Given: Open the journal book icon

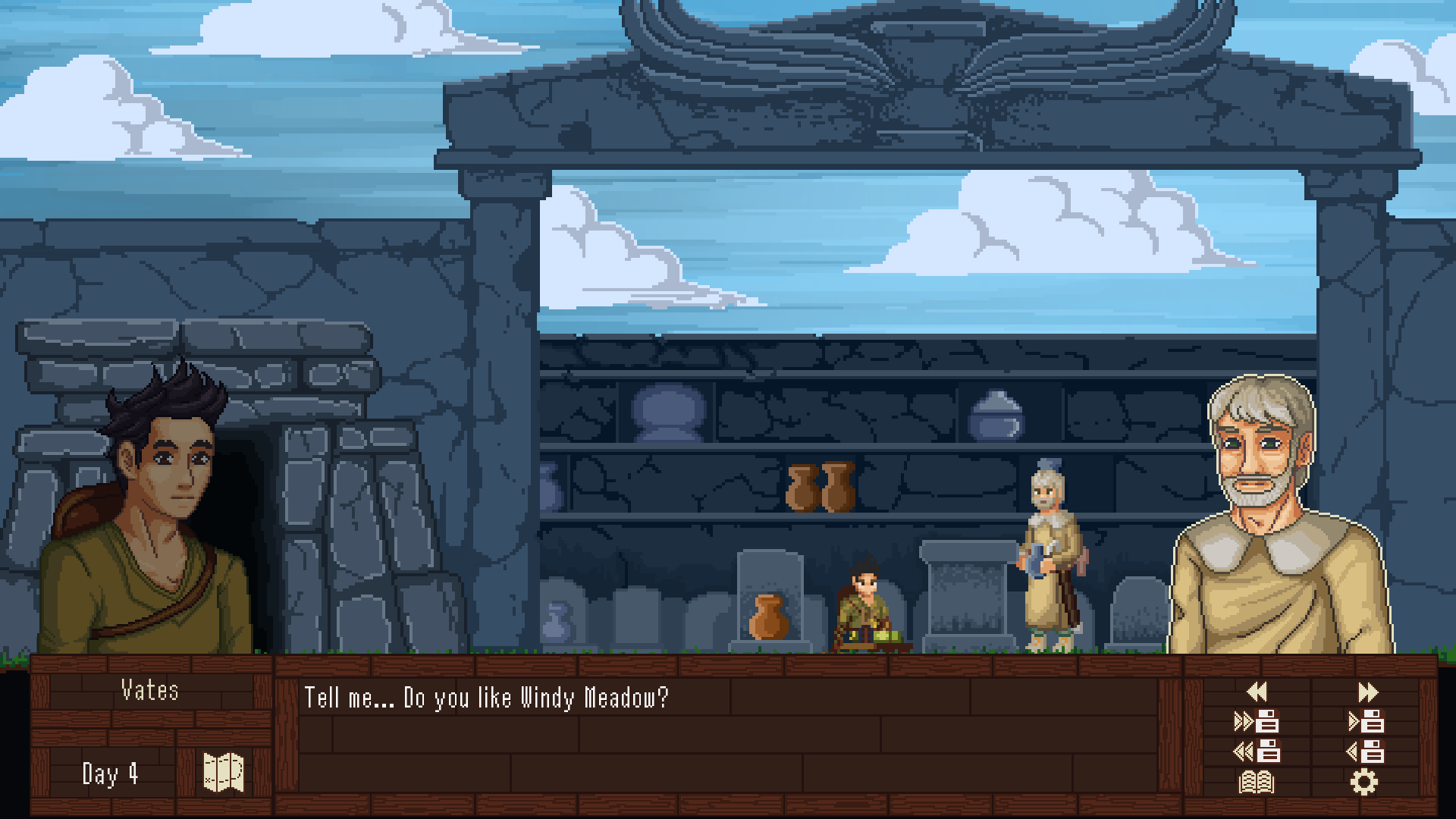Looking at the screenshot, I should [1257, 782].
